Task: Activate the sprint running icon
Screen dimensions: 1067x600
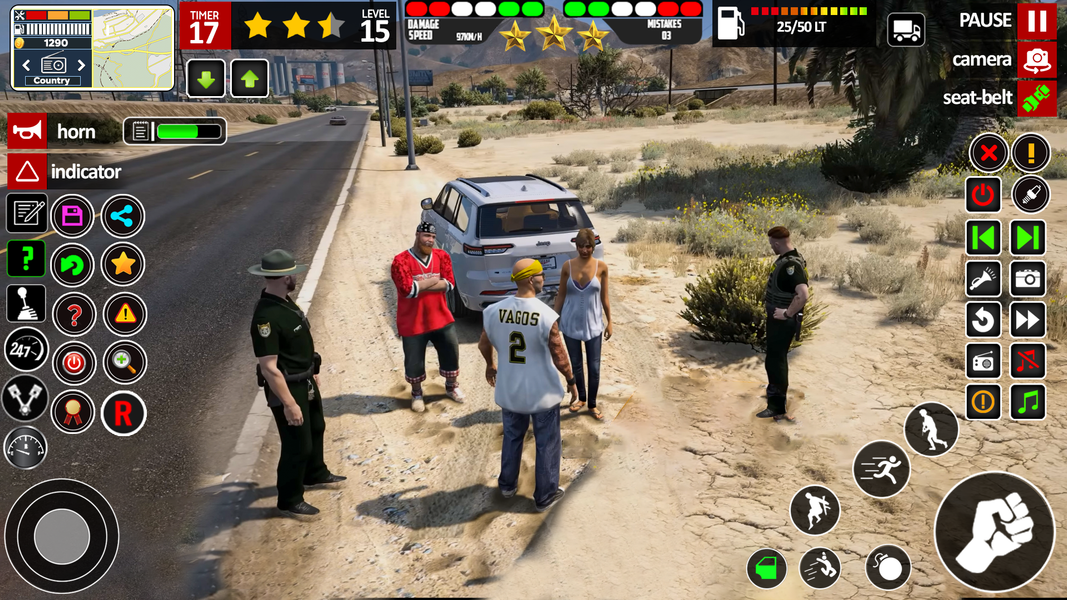Action: point(881,468)
